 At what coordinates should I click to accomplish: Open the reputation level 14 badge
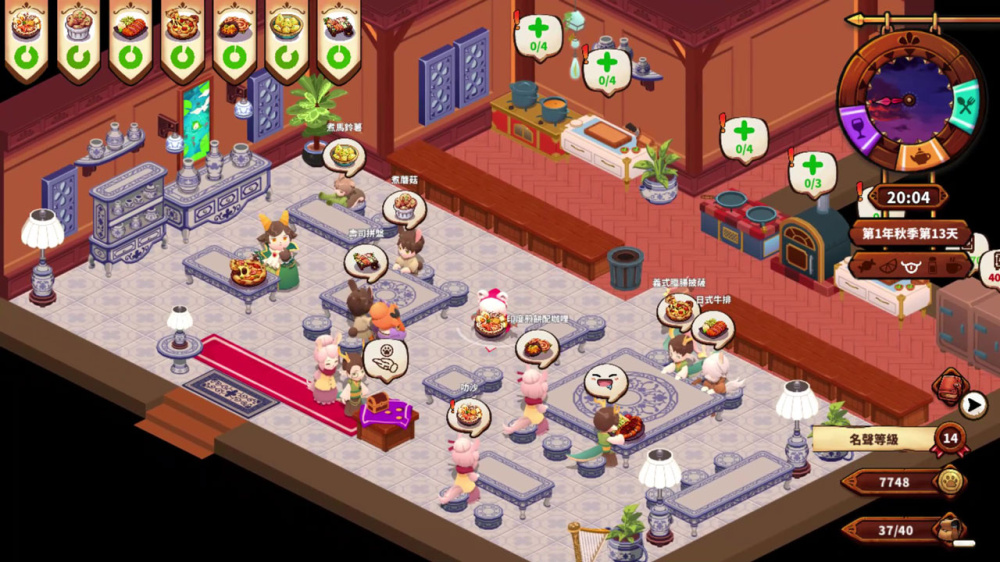click(949, 438)
